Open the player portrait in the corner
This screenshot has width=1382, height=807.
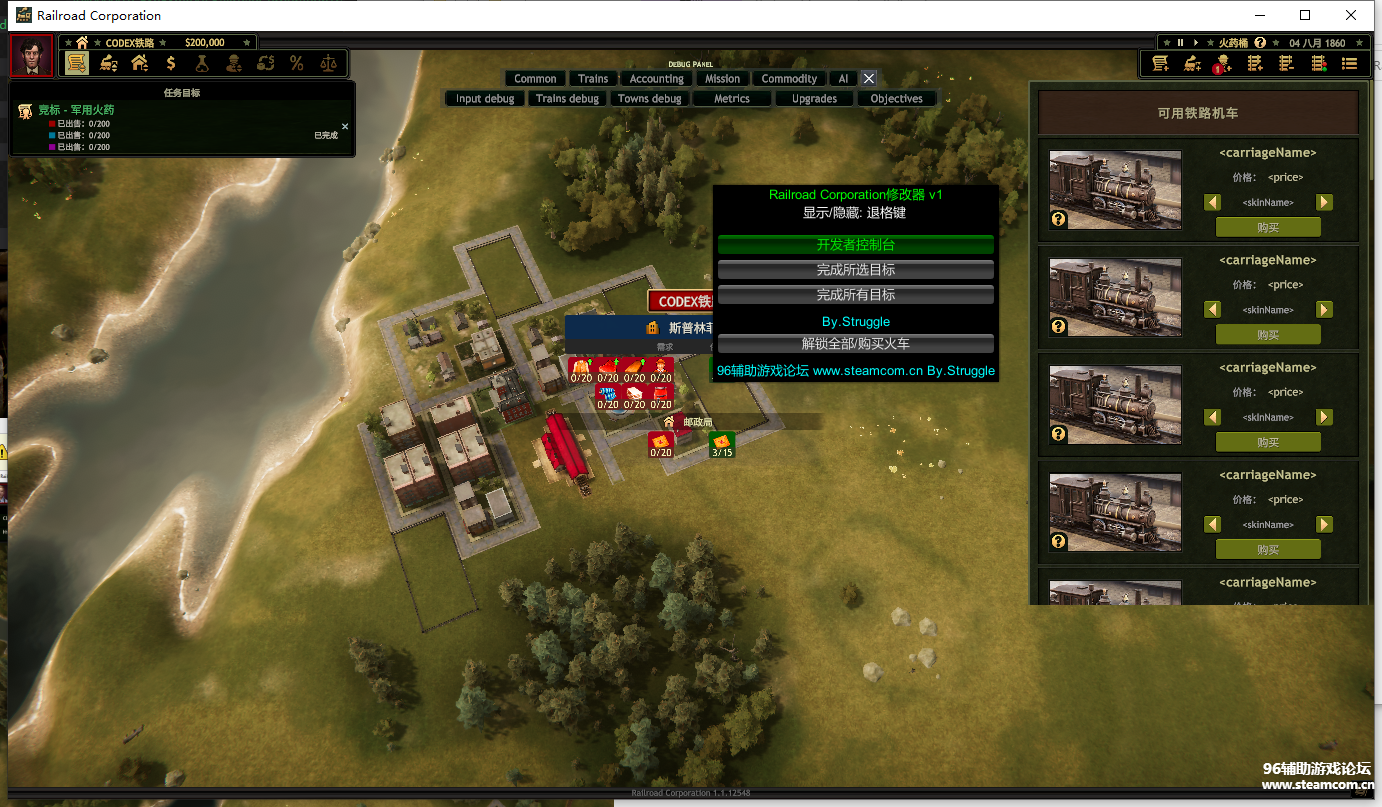pyautogui.click(x=31, y=56)
